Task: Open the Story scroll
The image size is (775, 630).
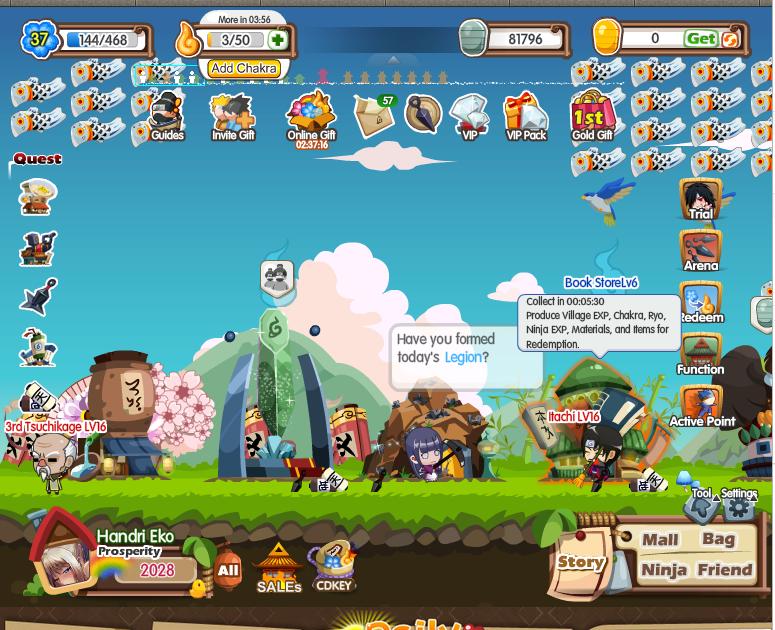Action: pos(581,562)
